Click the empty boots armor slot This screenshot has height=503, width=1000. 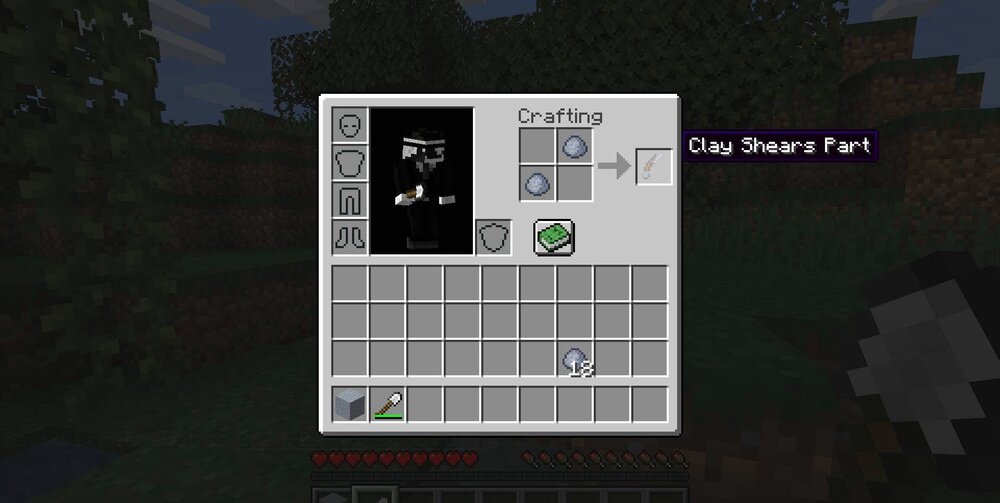[x=350, y=236]
